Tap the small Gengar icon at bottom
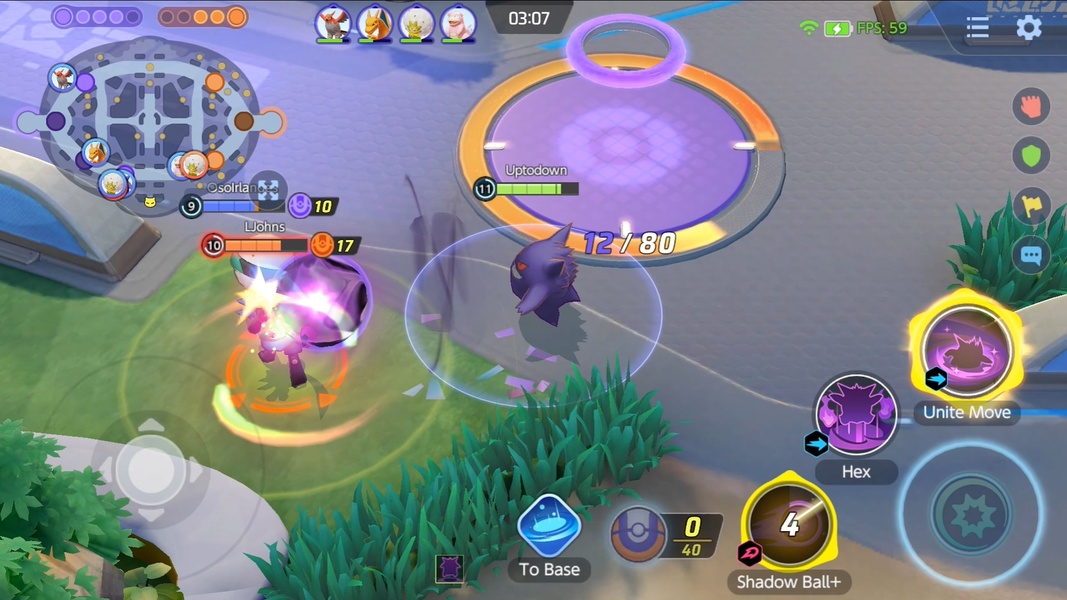This screenshot has height=600, width=1067. coord(449,568)
